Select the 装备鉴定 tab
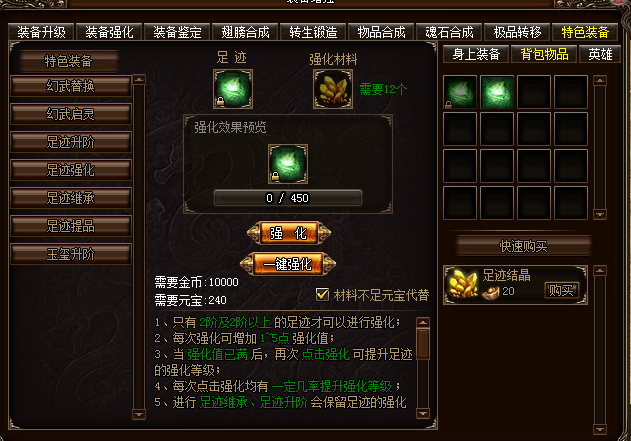This screenshot has width=631, height=441. [177, 31]
